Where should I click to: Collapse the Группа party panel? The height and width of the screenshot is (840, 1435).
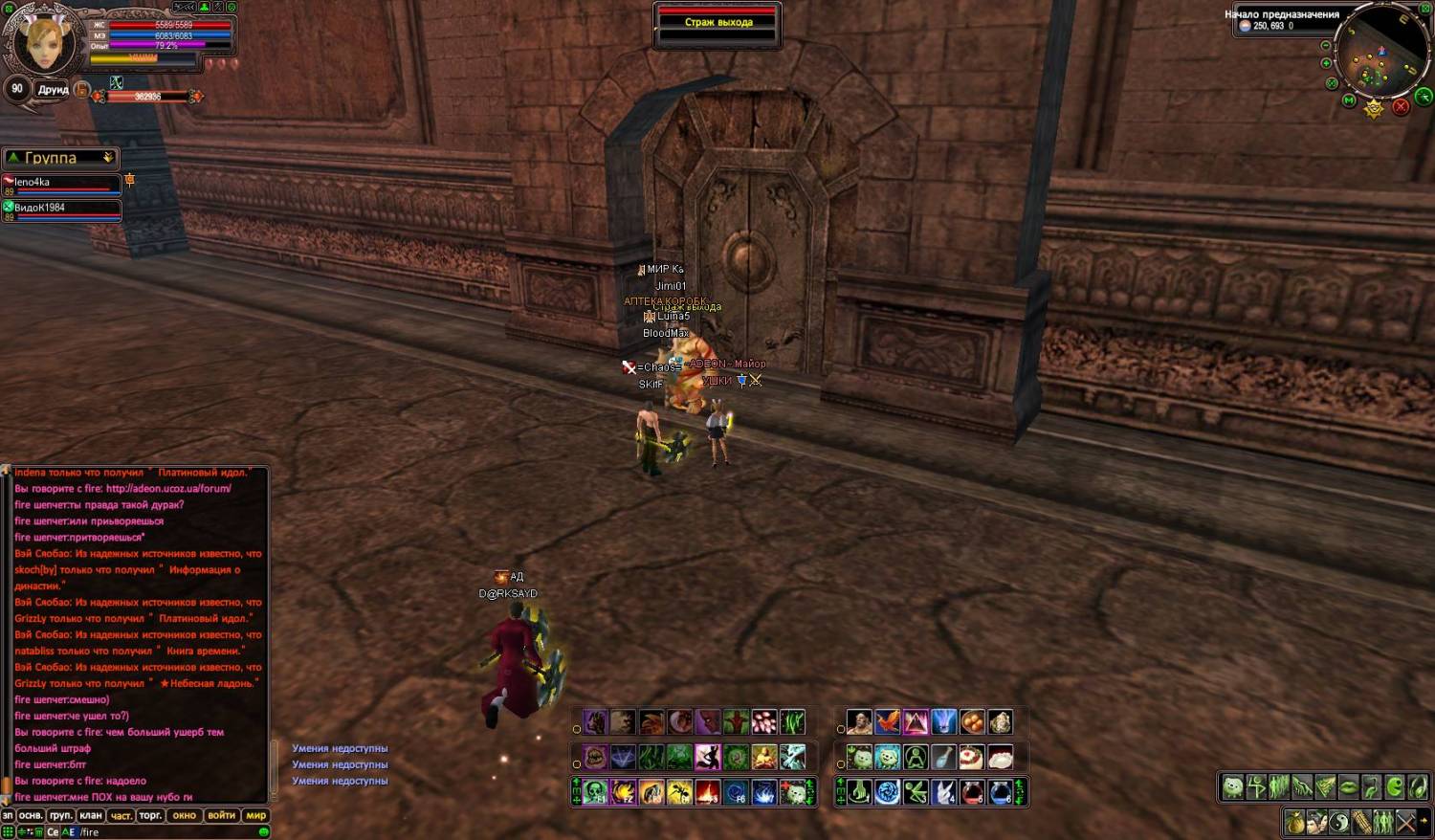point(108,158)
